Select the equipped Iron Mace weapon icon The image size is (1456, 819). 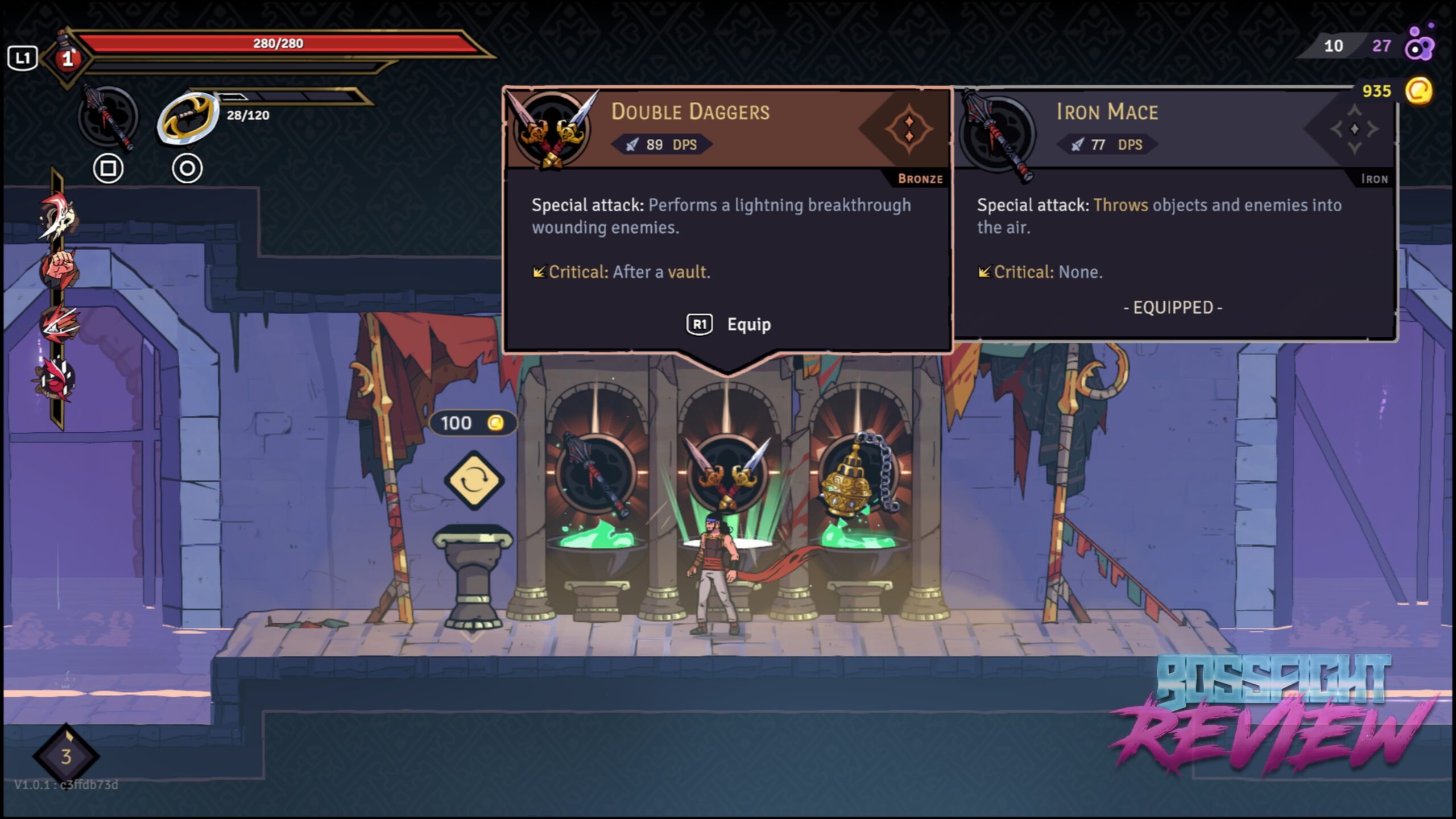point(107,118)
